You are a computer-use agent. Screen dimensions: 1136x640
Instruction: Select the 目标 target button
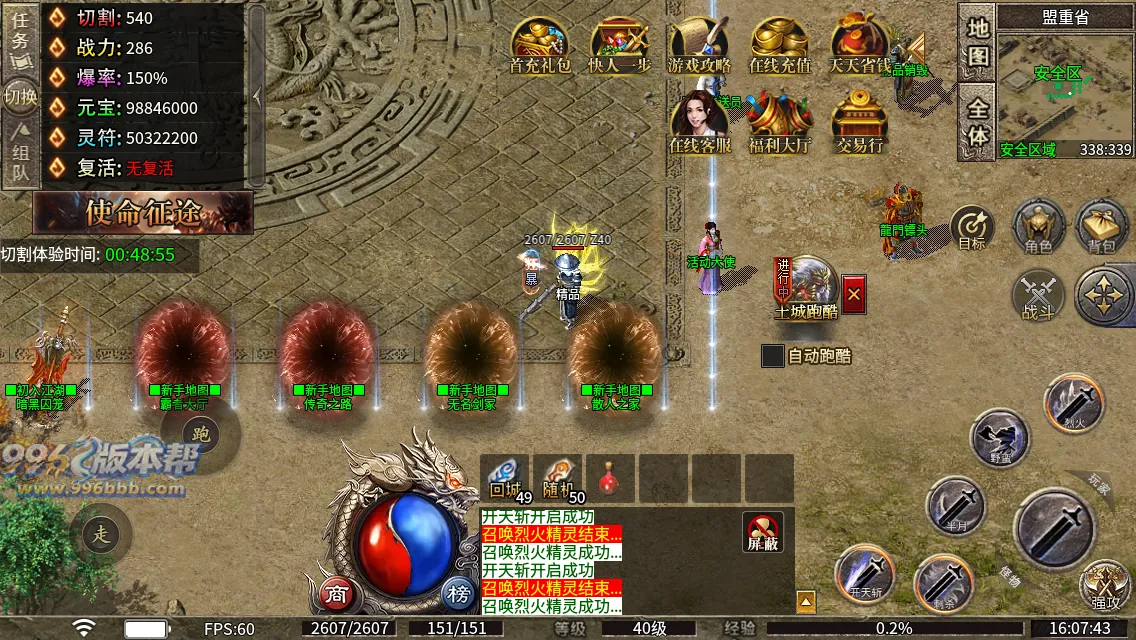pyautogui.click(x=972, y=228)
